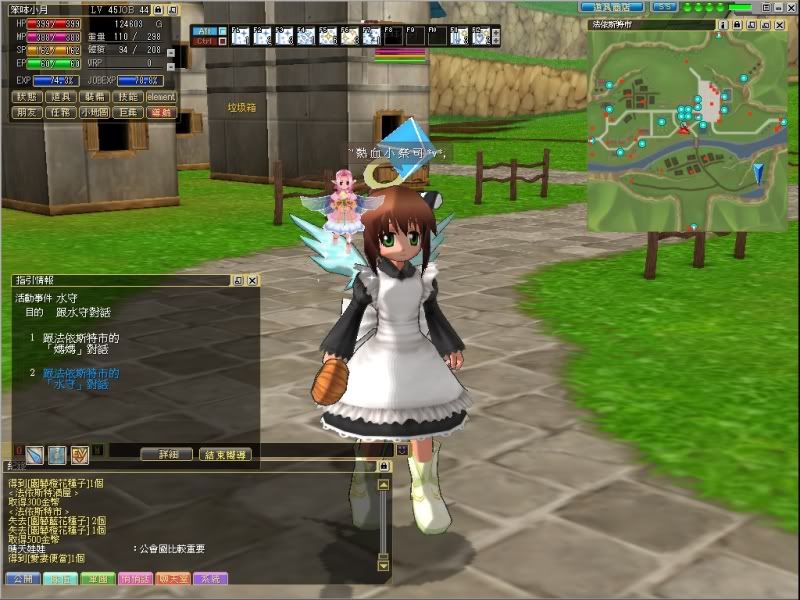Click the red 選單 menu button
This screenshot has width=800, height=600.
(162, 113)
